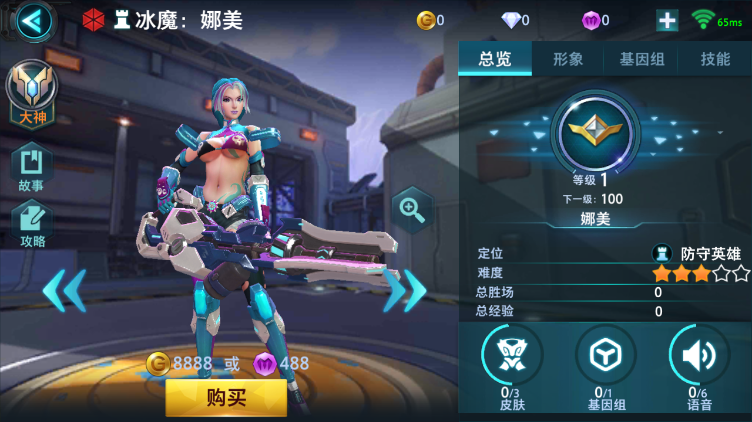
Task: Show the previous hero with left arrows
Action: (64, 290)
